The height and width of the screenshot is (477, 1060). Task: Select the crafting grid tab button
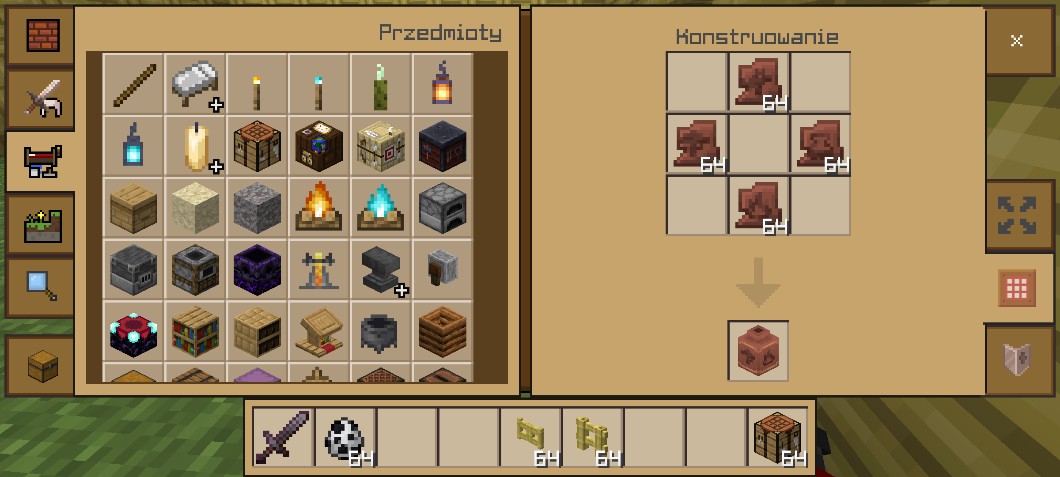[1017, 289]
